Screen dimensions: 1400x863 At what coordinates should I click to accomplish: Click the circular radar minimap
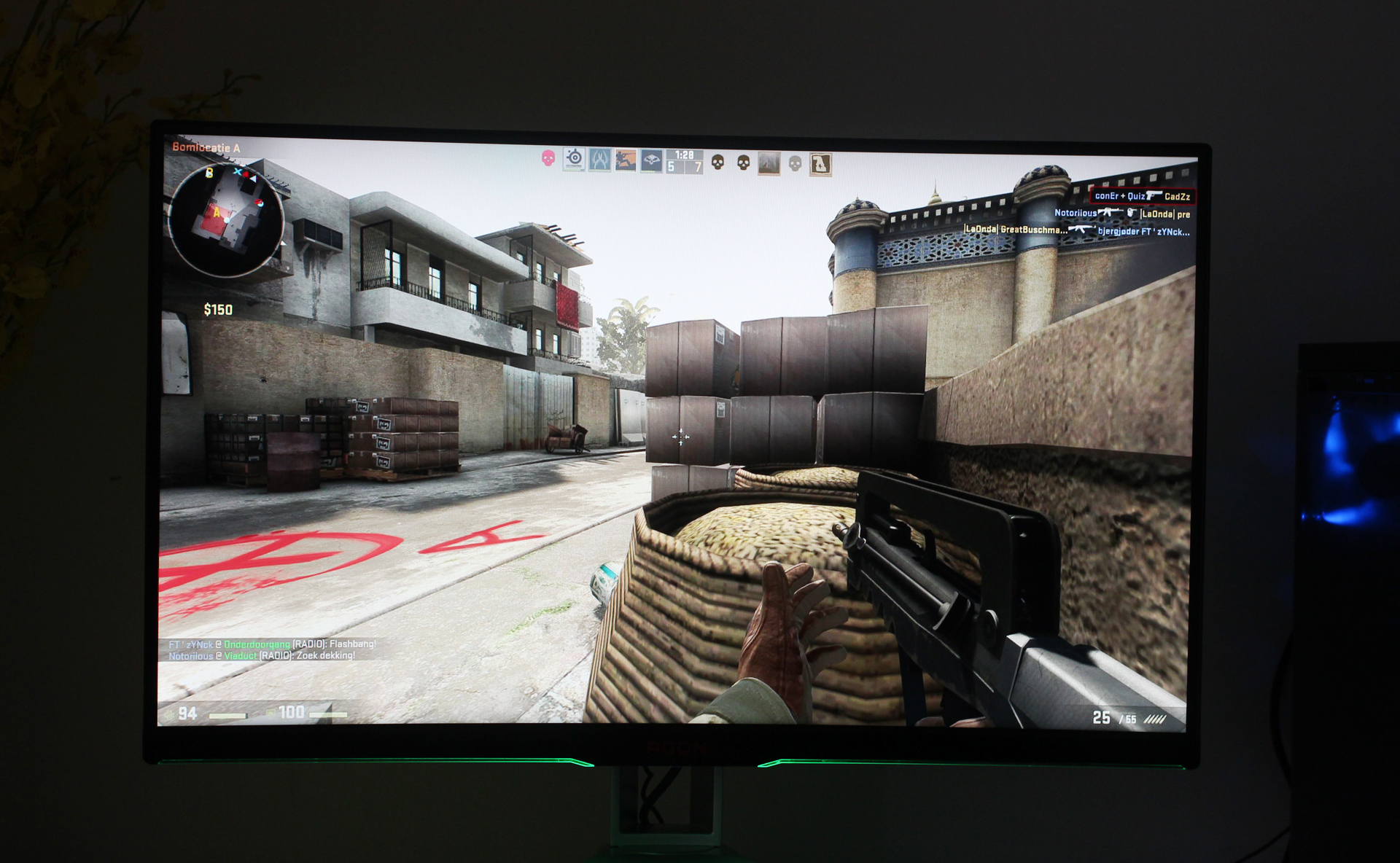[x=225, y=221]
